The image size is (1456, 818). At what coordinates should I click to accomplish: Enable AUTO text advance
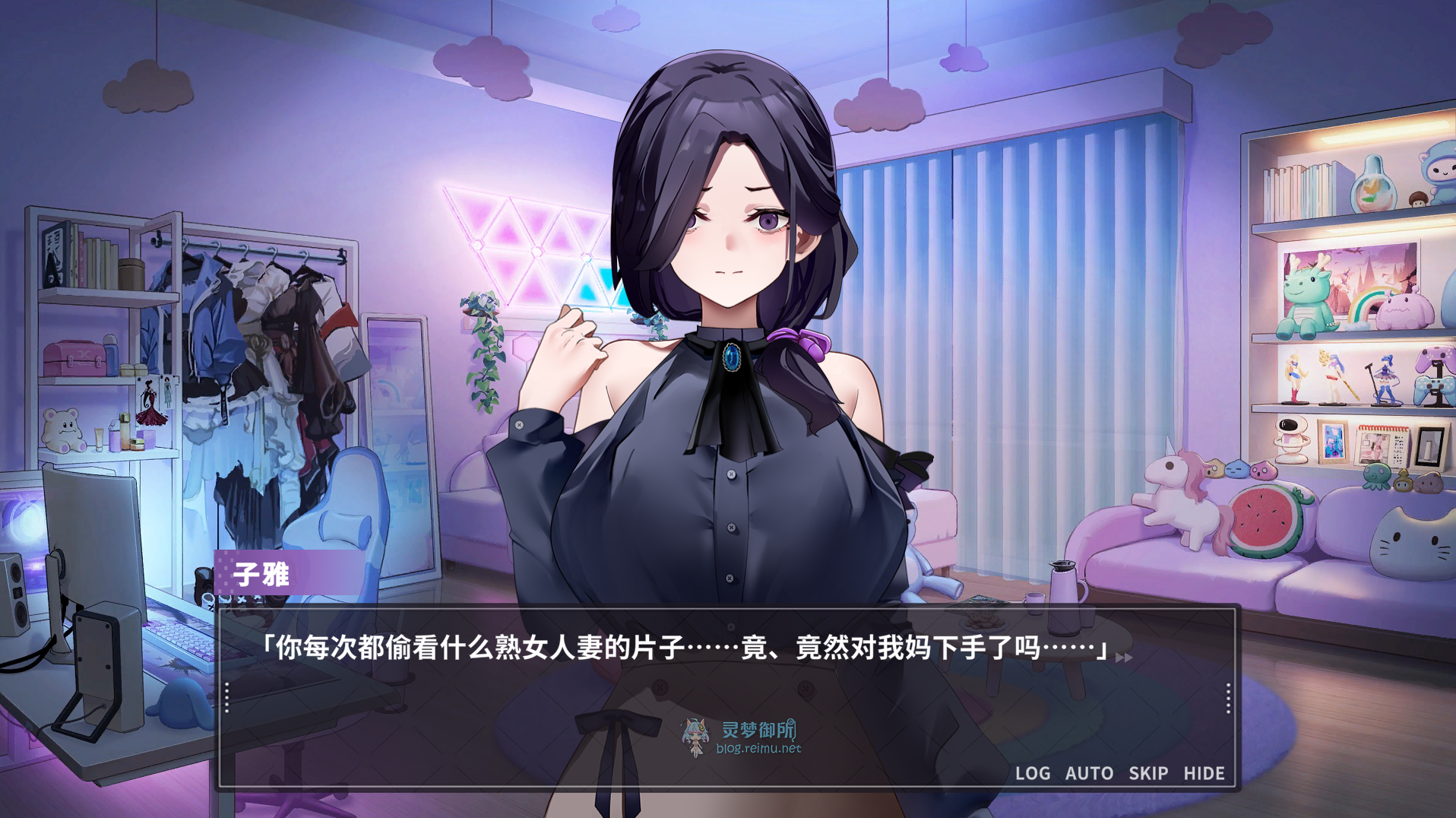tap(1089, 773)
